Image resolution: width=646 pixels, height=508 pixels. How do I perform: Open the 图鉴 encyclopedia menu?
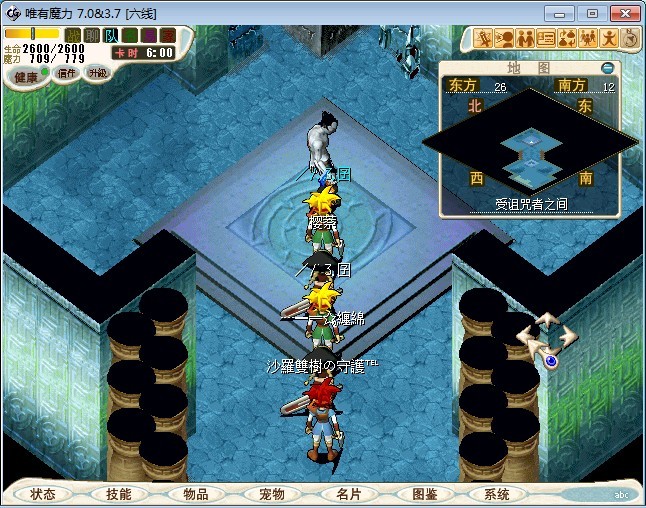(424, 494)
